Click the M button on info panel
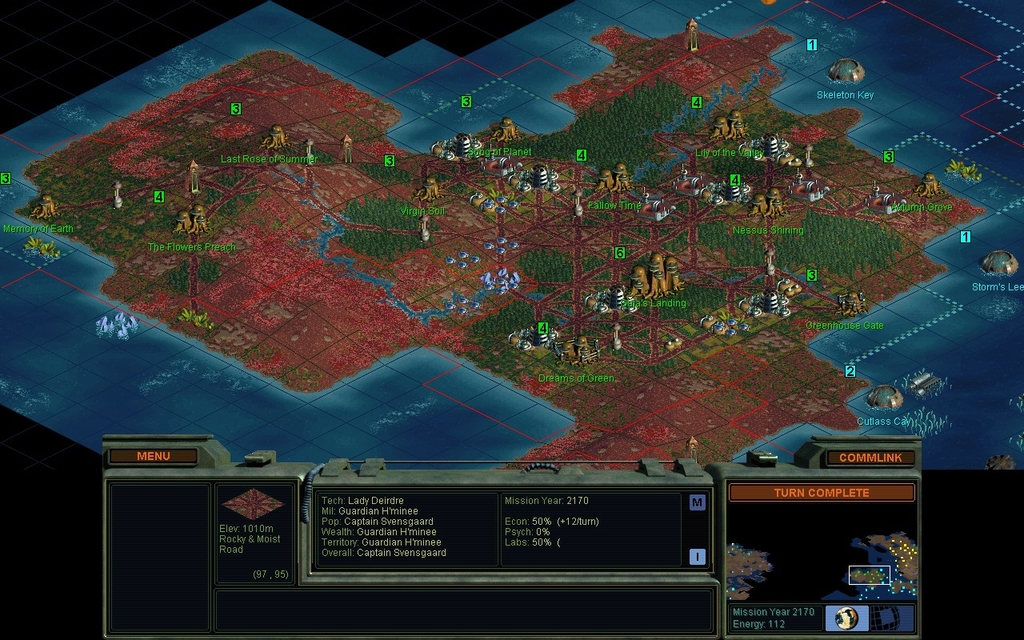 pos(697,502)
